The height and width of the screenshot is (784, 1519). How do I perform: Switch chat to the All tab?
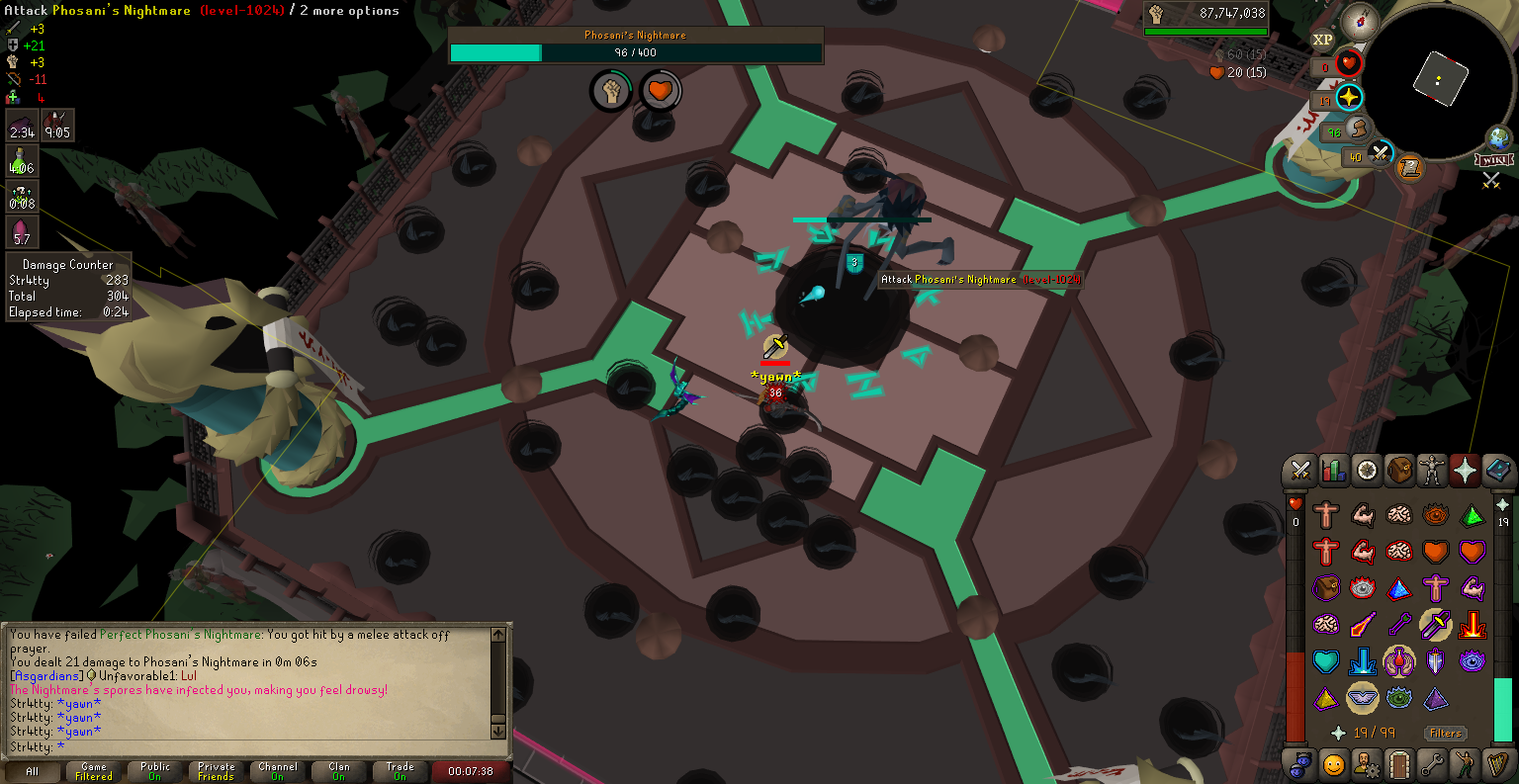pos(33,771)
